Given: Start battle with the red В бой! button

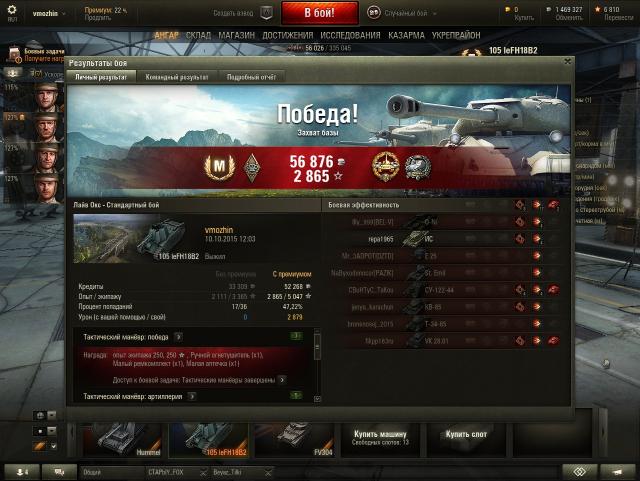Looking at the screenshot, I should pos(319,13).
